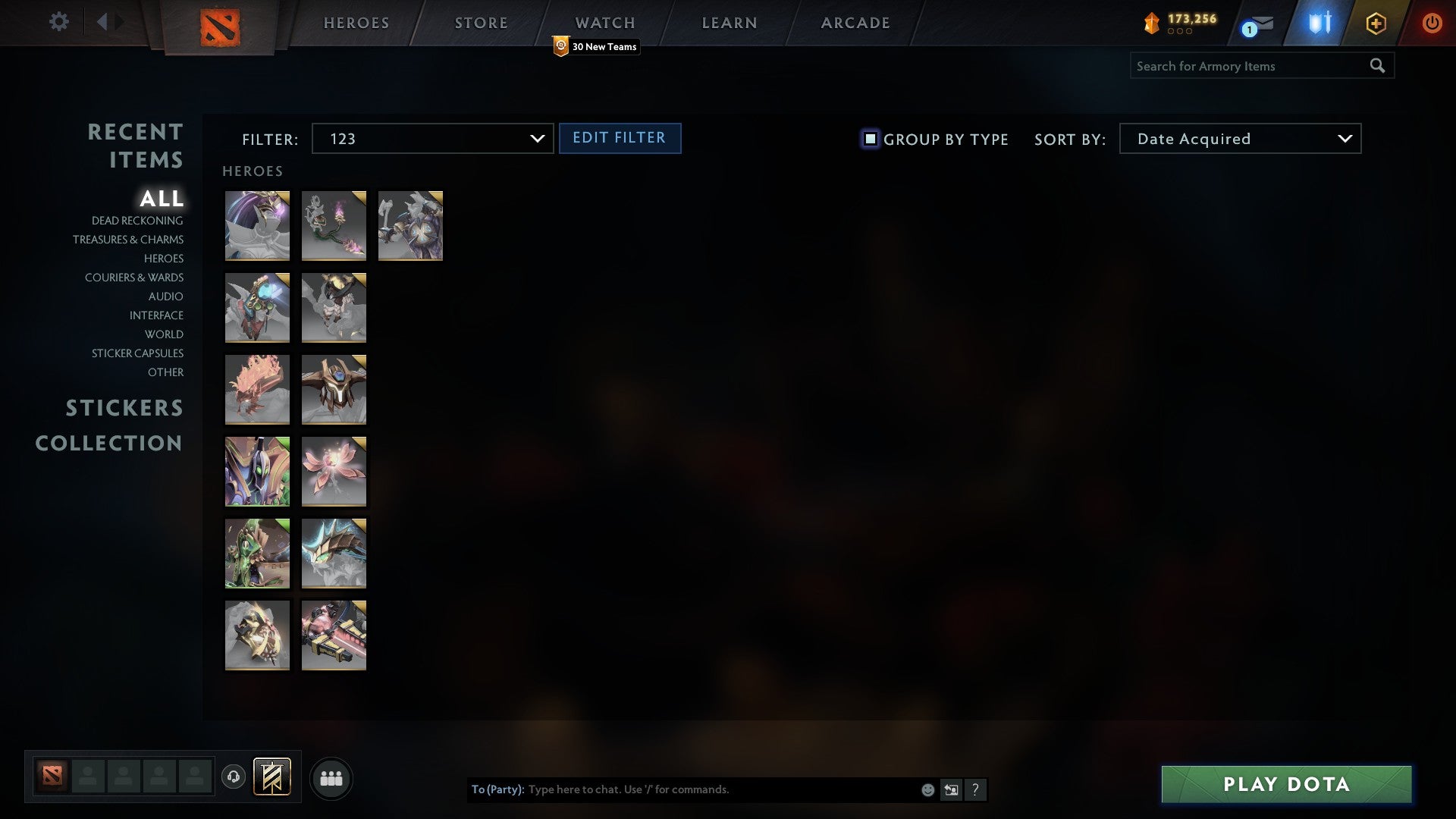The width and height of the screenshot is (1456, 819).
Task: Click the emoji smiley in the chat bar
Action: (x=927, y=789)
